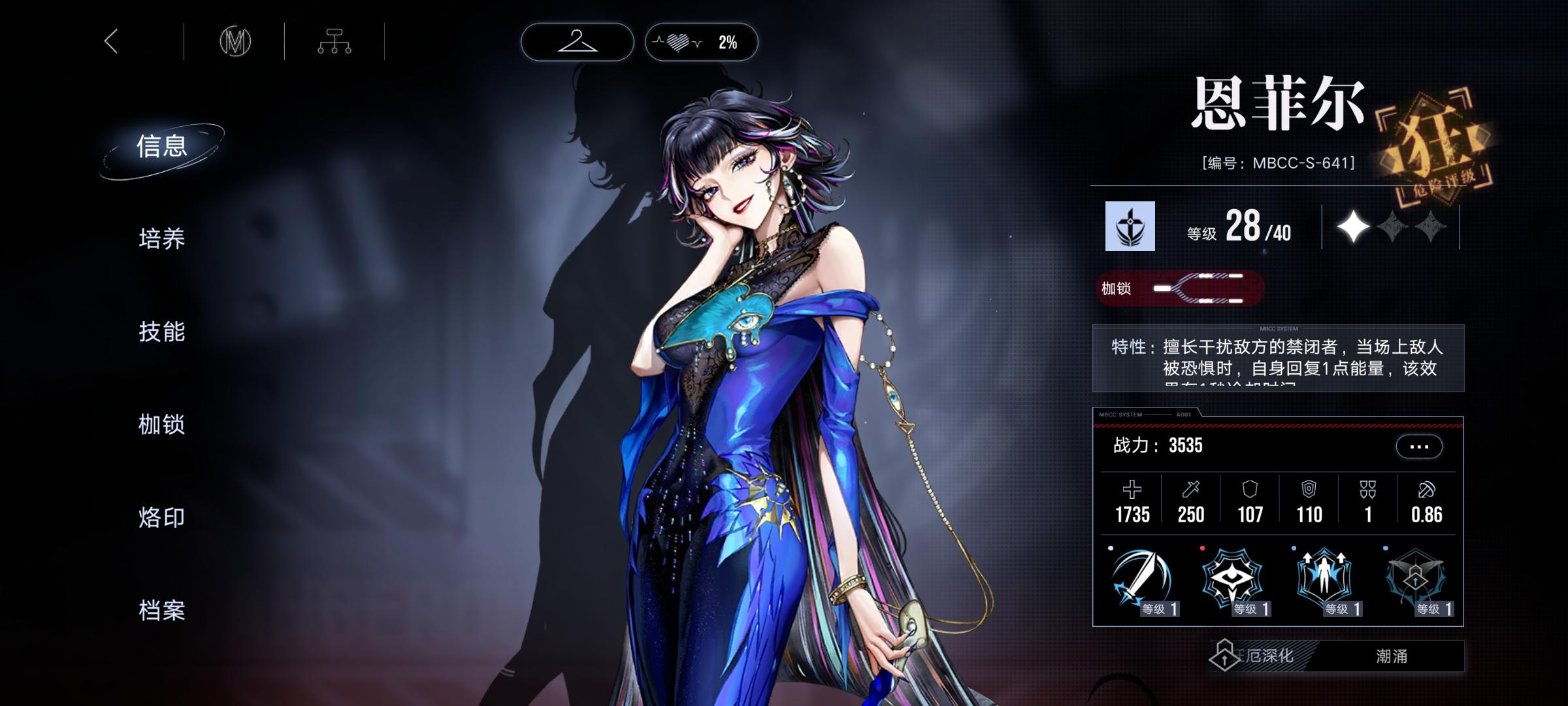Open the 烙印 tab
This screenshot has height=706, width=1568.
tap(162, 518)
